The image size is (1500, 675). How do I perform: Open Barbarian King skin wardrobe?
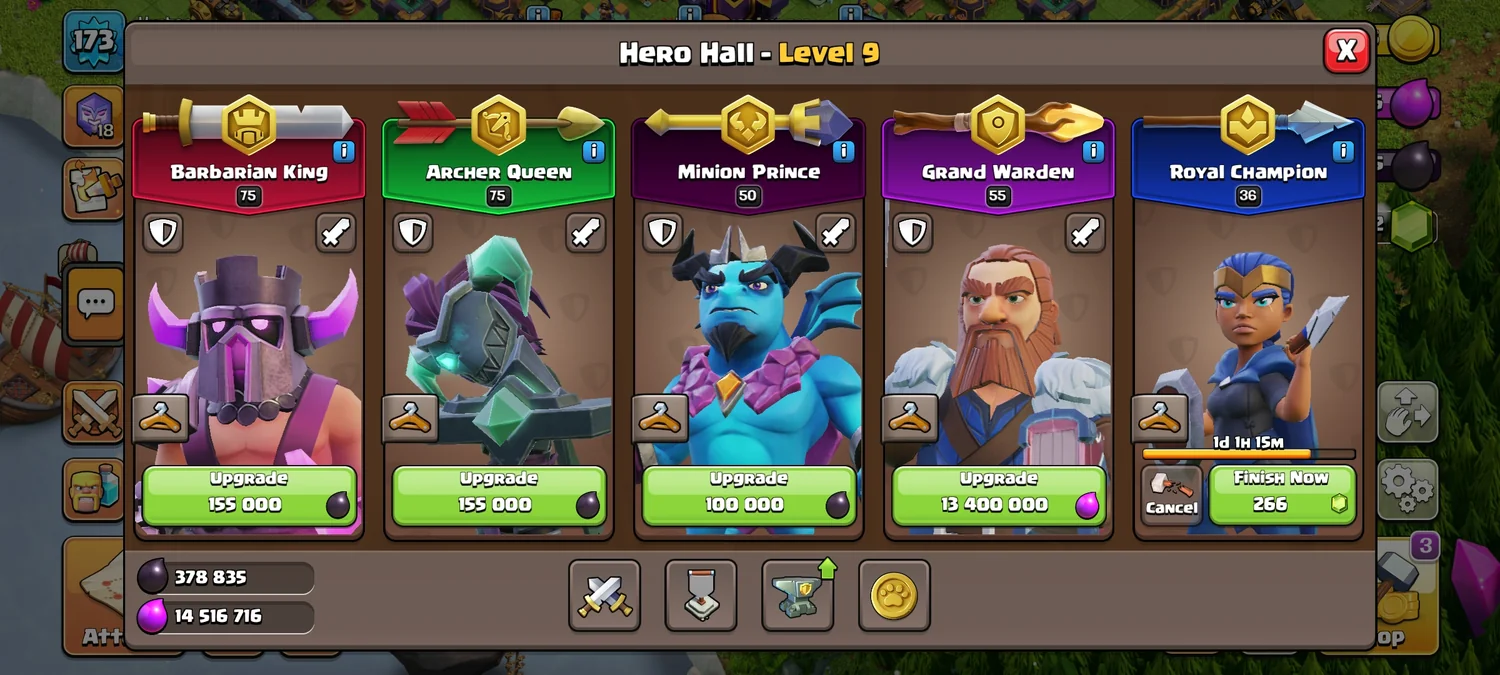pyautogui.click(x=160, y=418)
